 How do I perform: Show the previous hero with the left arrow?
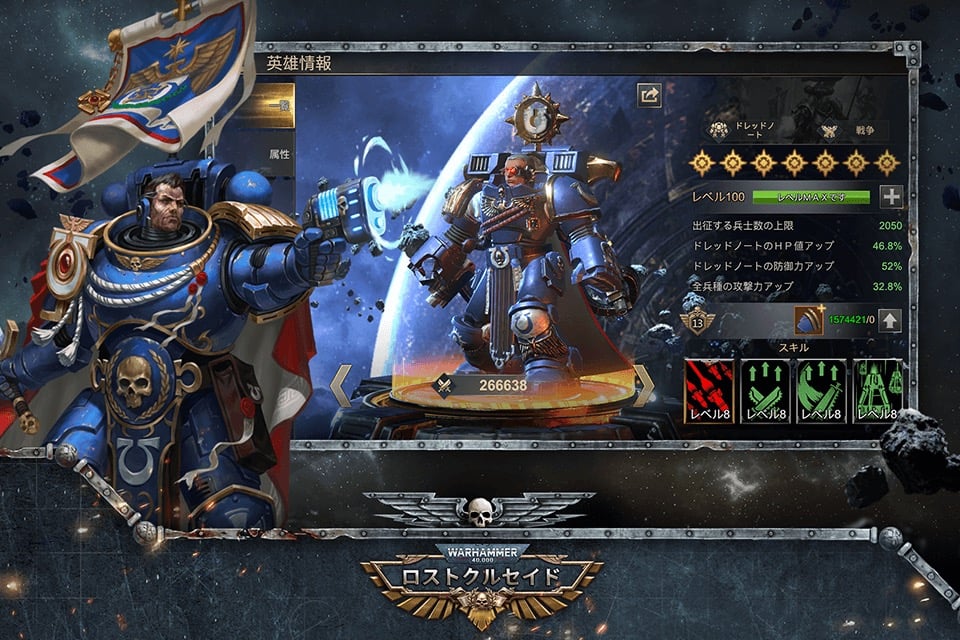point(341,385)
